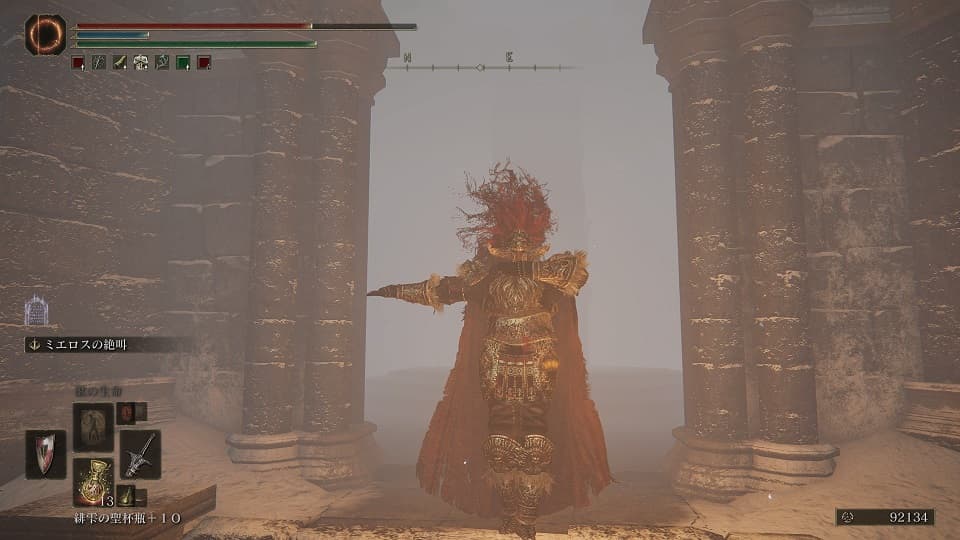Select the red and white shield slot
The height and width of the screenshot is (540, 960).
pos(46,455)
